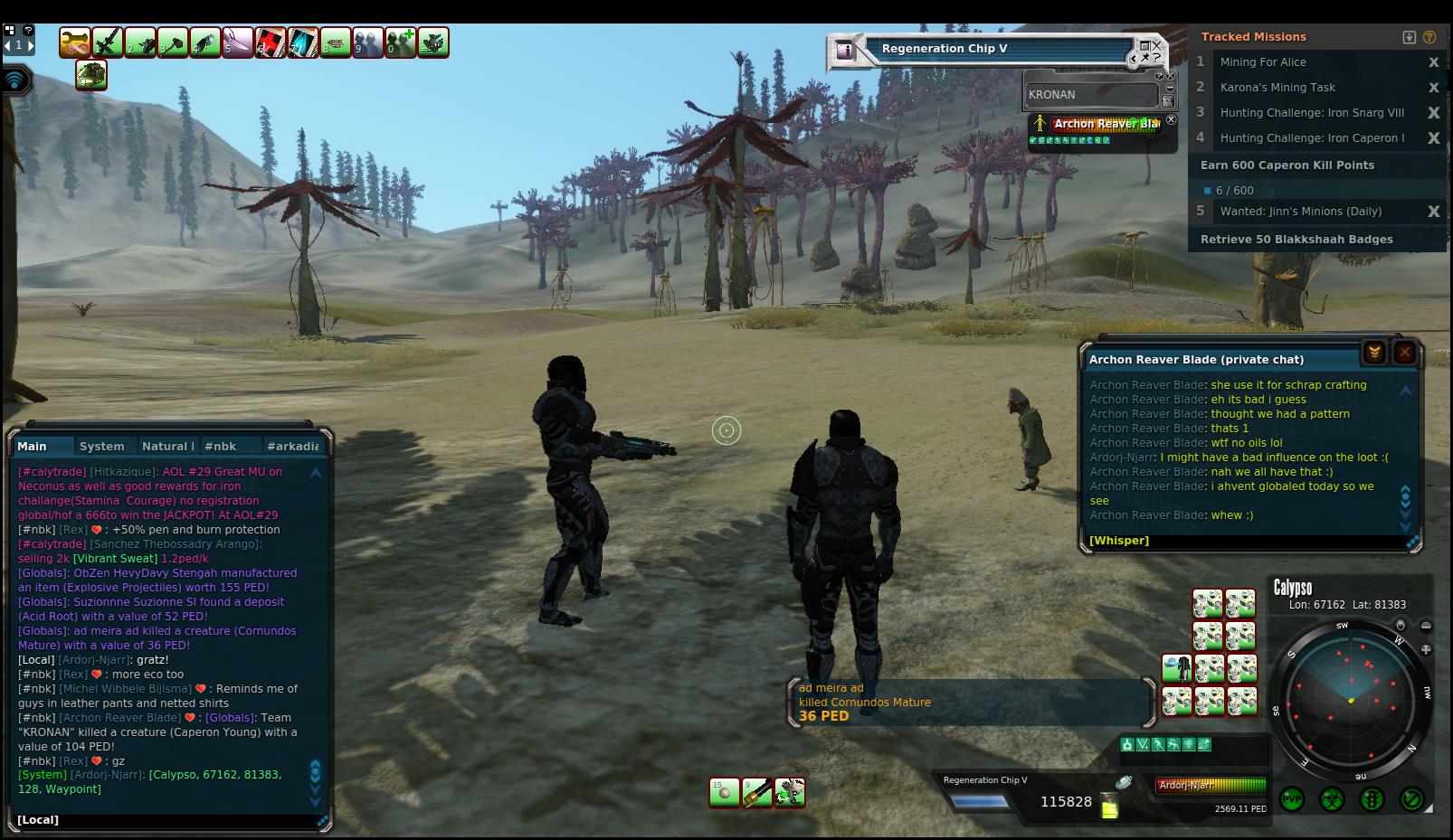Zoom in the radar with the plus button
The width and height of the screenshot is (1453, 840).
click(1426, 649)
